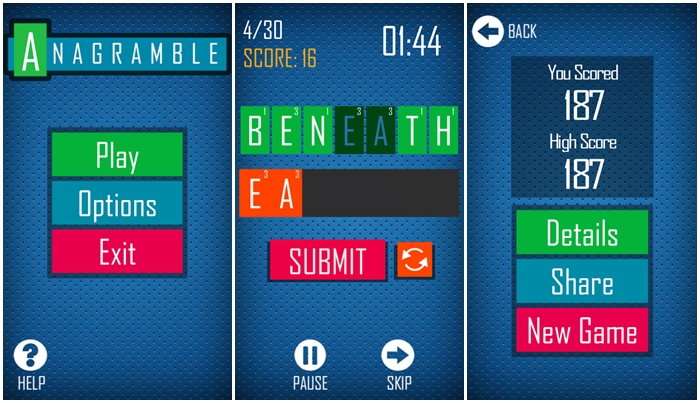Open the Options menu
This screenshot has width=700, height=403.
[117, 204]
